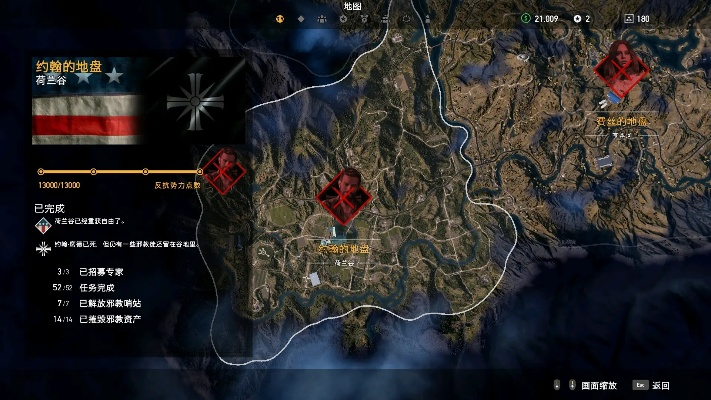Select the crossed-out portrait beside the resistance meter
This screenshot has height=400, width=711.
point(225,168)
